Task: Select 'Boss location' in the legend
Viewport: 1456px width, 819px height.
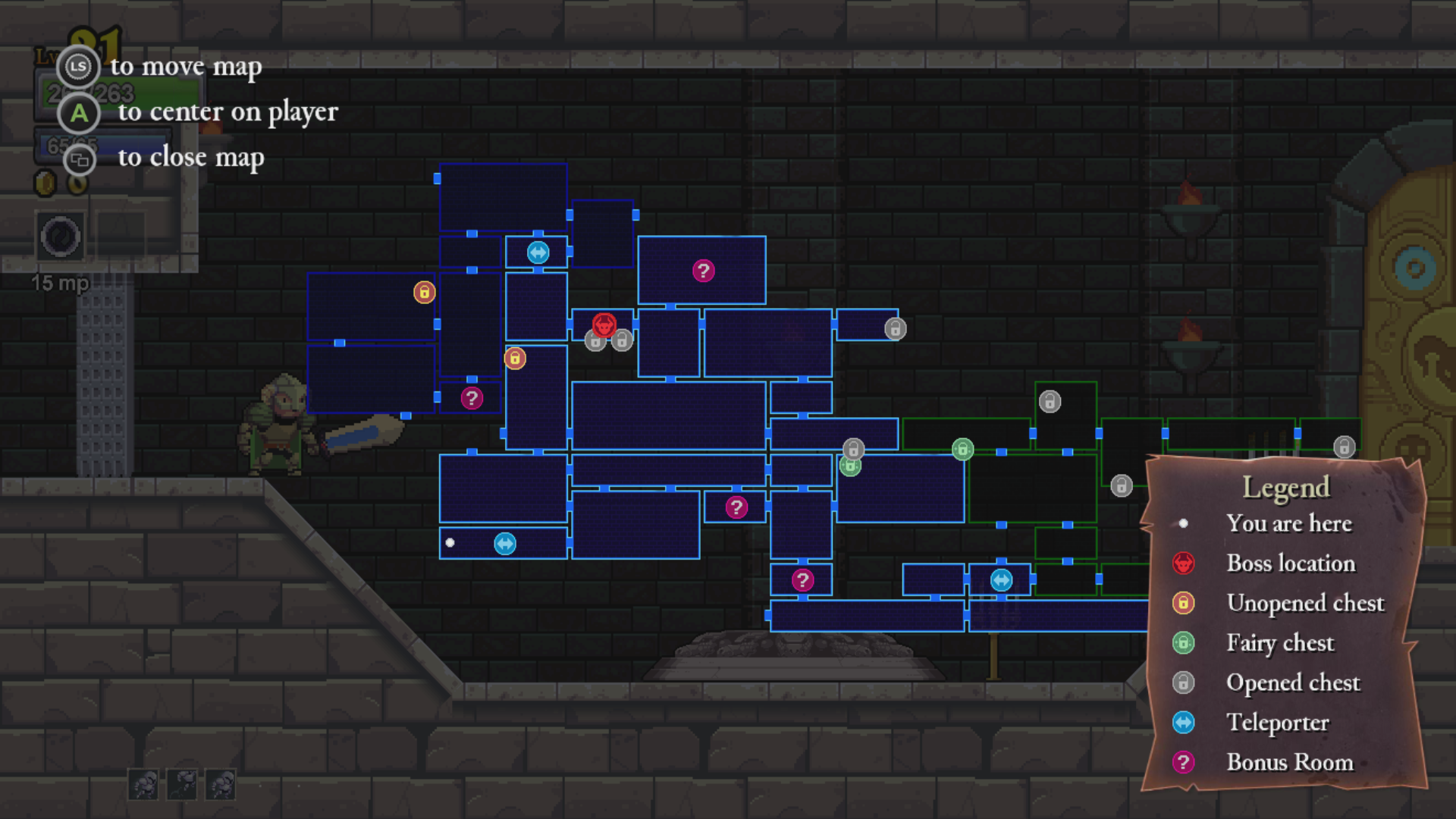Action: tap(1290, 563)
